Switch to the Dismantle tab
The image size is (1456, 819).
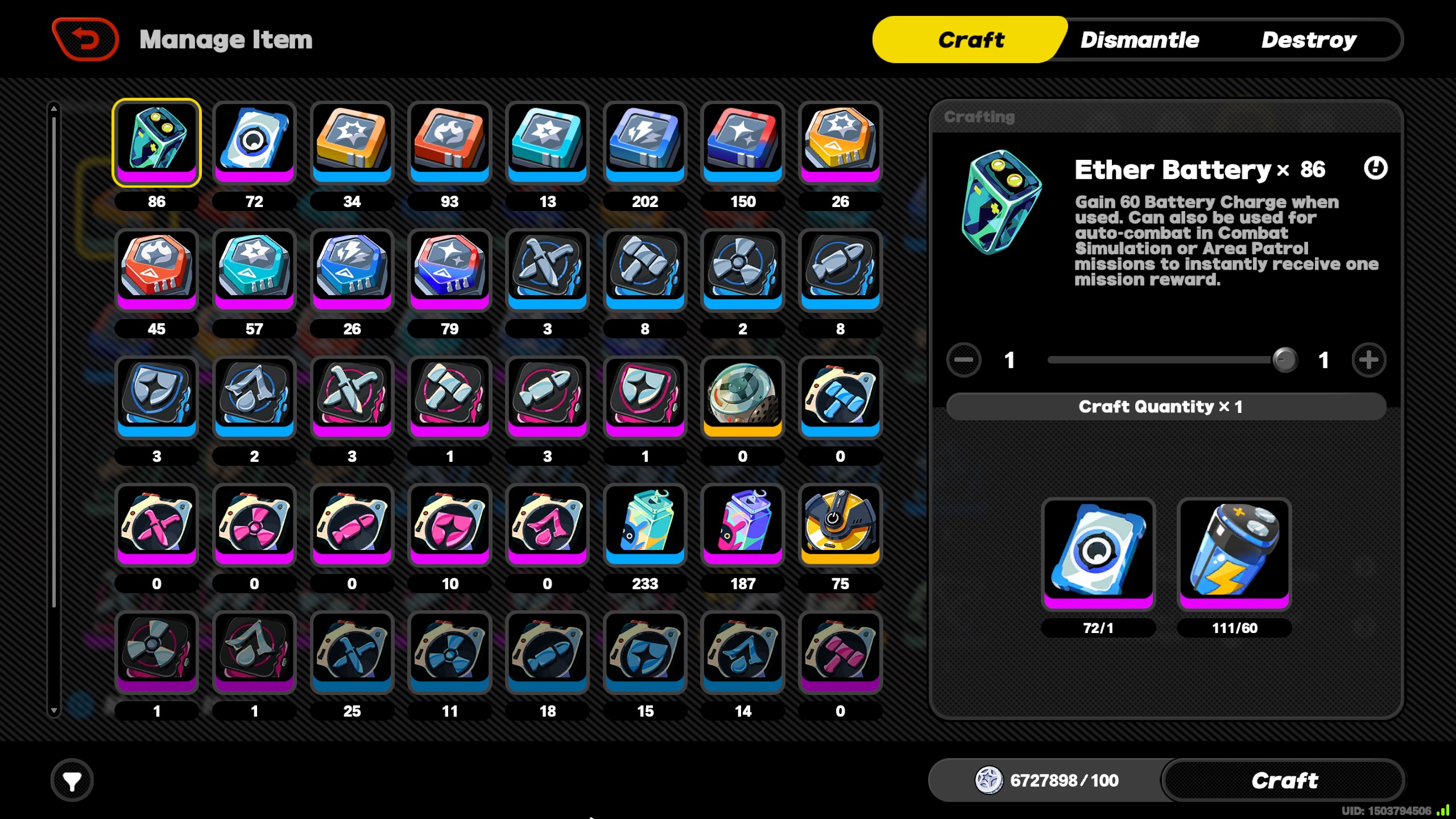tap(1139, 40)
